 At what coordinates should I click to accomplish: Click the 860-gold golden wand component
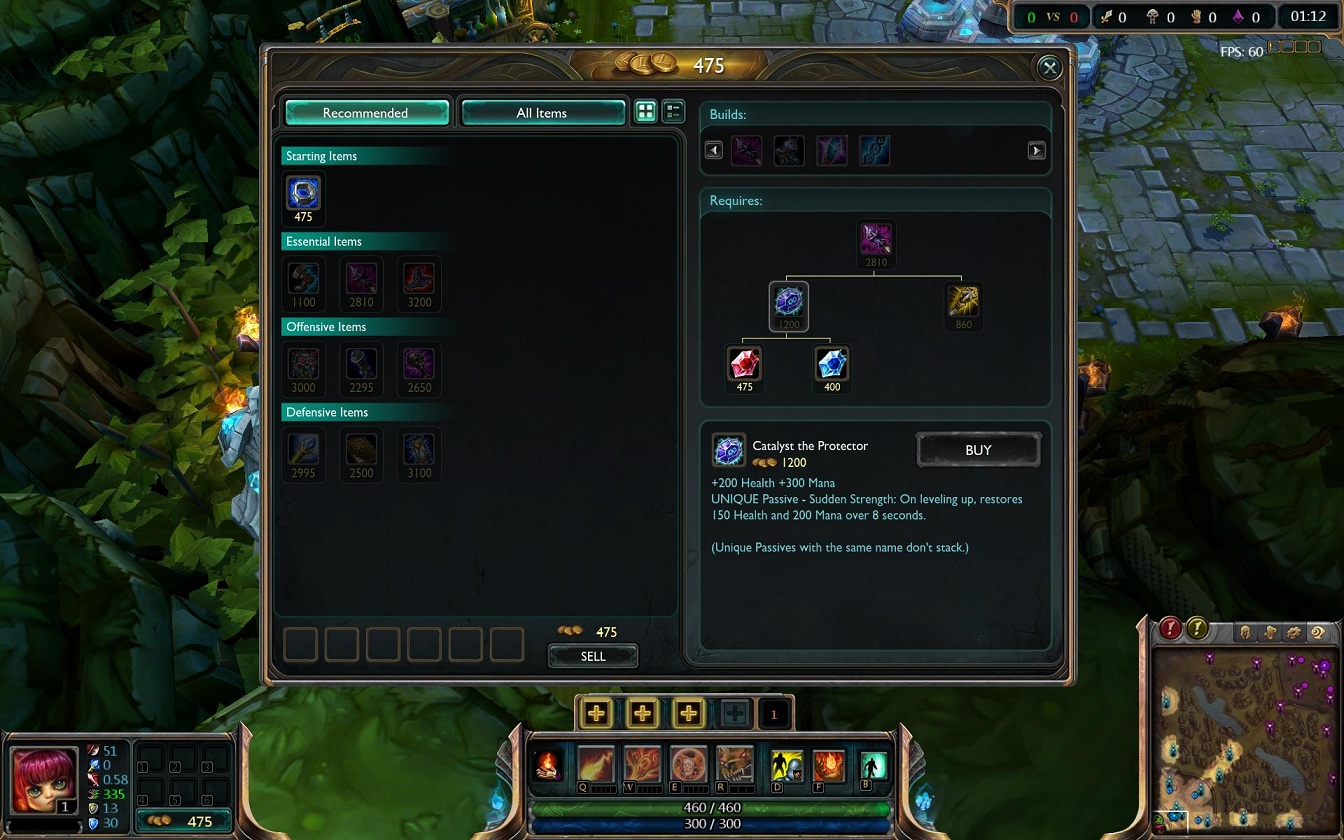(963, 301)
